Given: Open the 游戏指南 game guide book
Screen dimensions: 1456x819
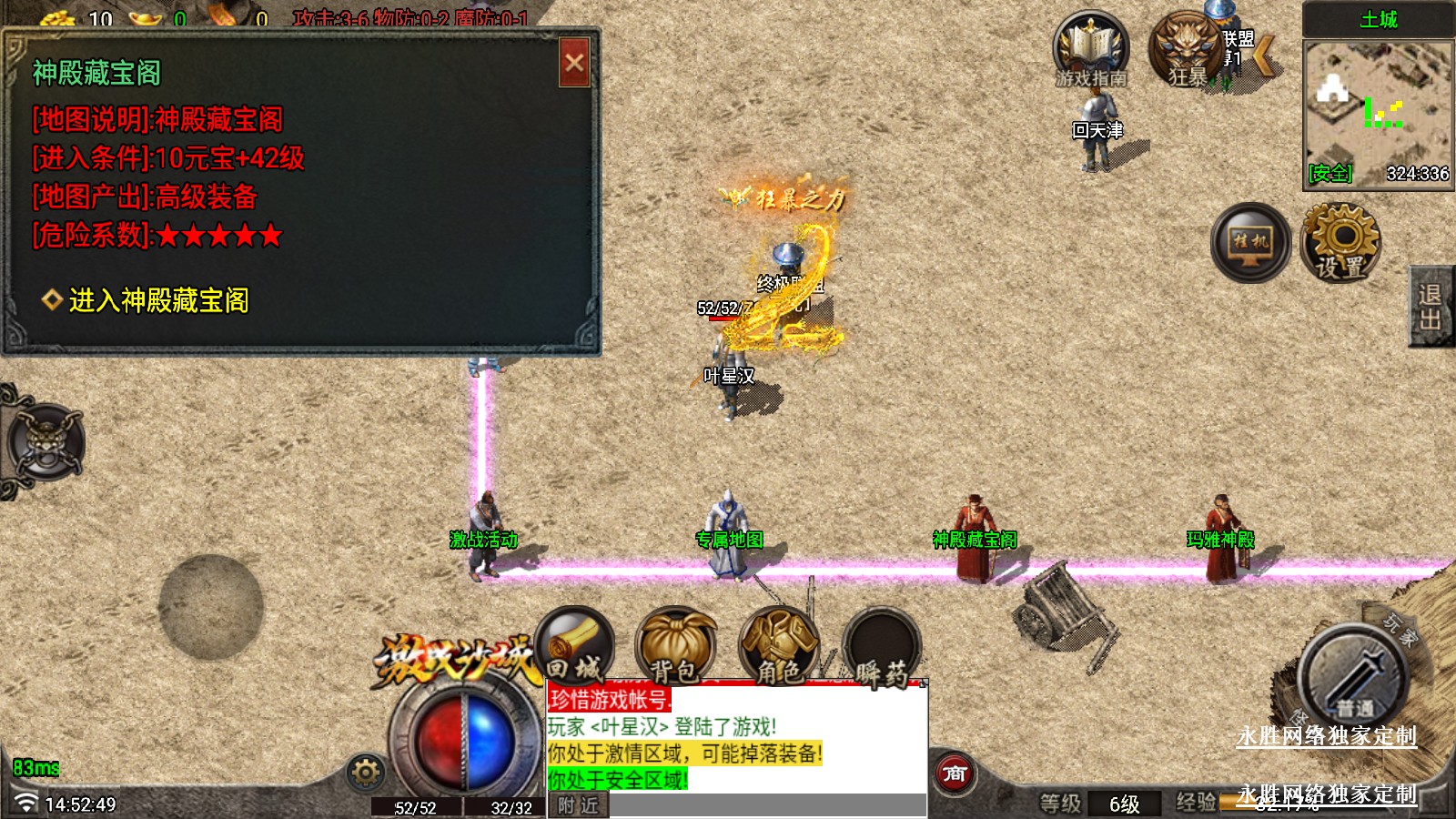Looking at the screenshot, I should 1090,50.
